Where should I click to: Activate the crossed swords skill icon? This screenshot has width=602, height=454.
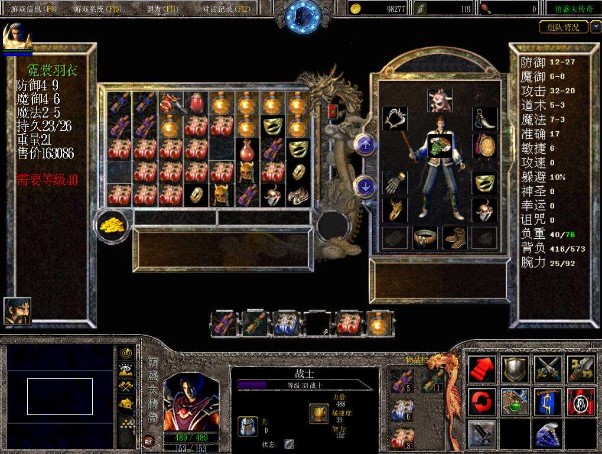point(547,368)
